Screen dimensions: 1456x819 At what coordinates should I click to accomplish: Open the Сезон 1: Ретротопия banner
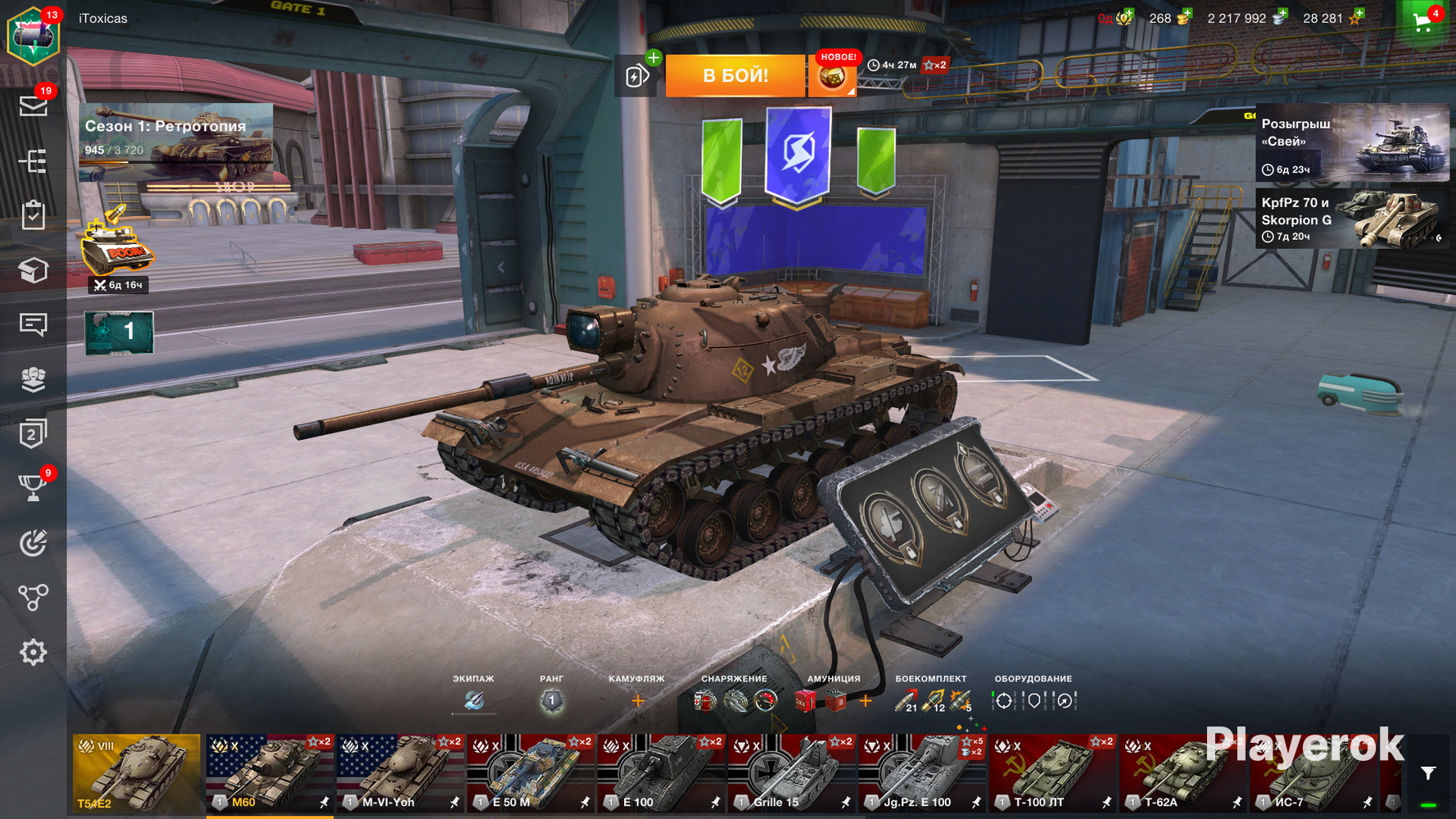click(x=175, y=141)
